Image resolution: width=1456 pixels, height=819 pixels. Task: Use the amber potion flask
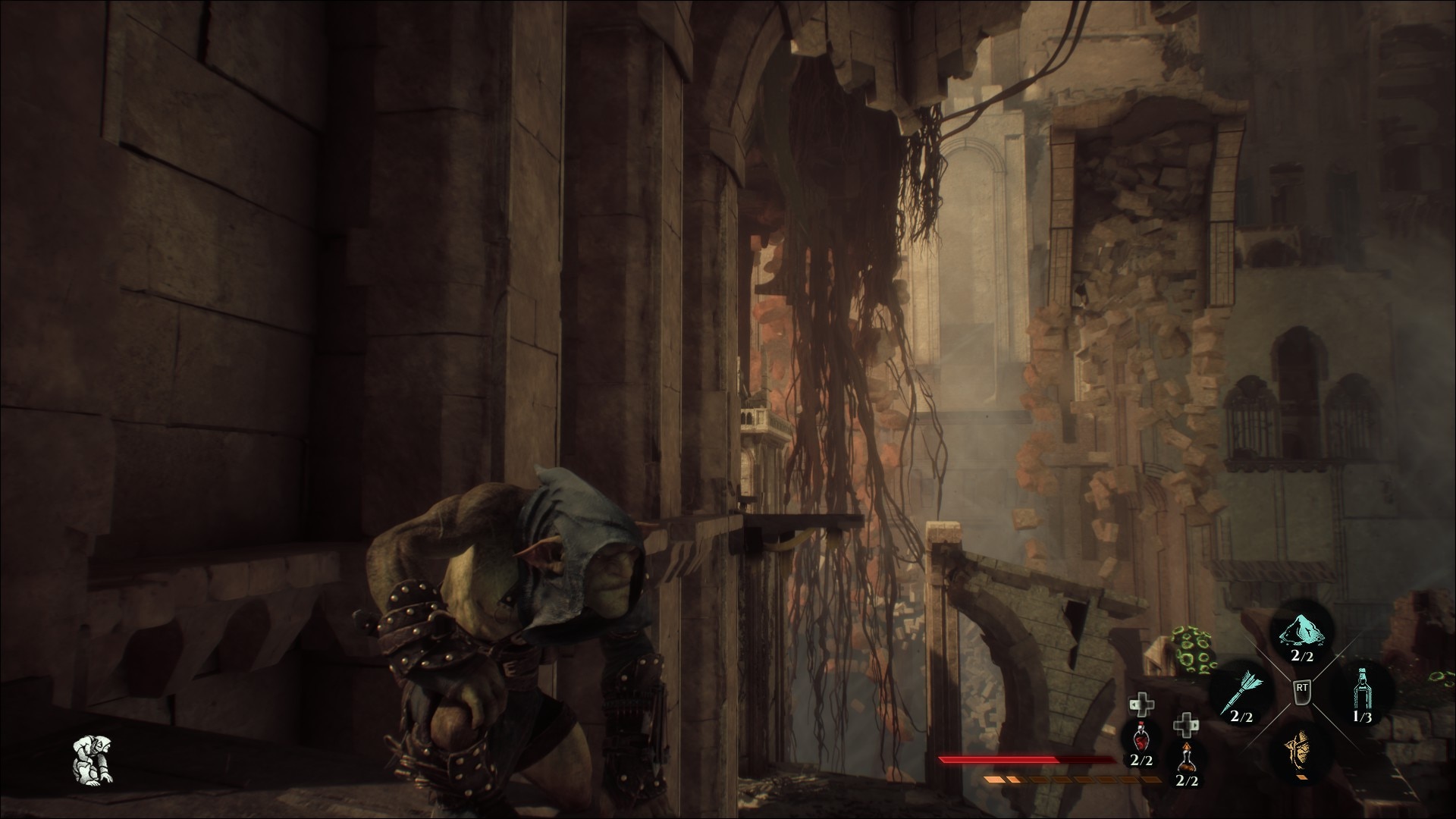pyautogui.click(x=1185, y=756)
